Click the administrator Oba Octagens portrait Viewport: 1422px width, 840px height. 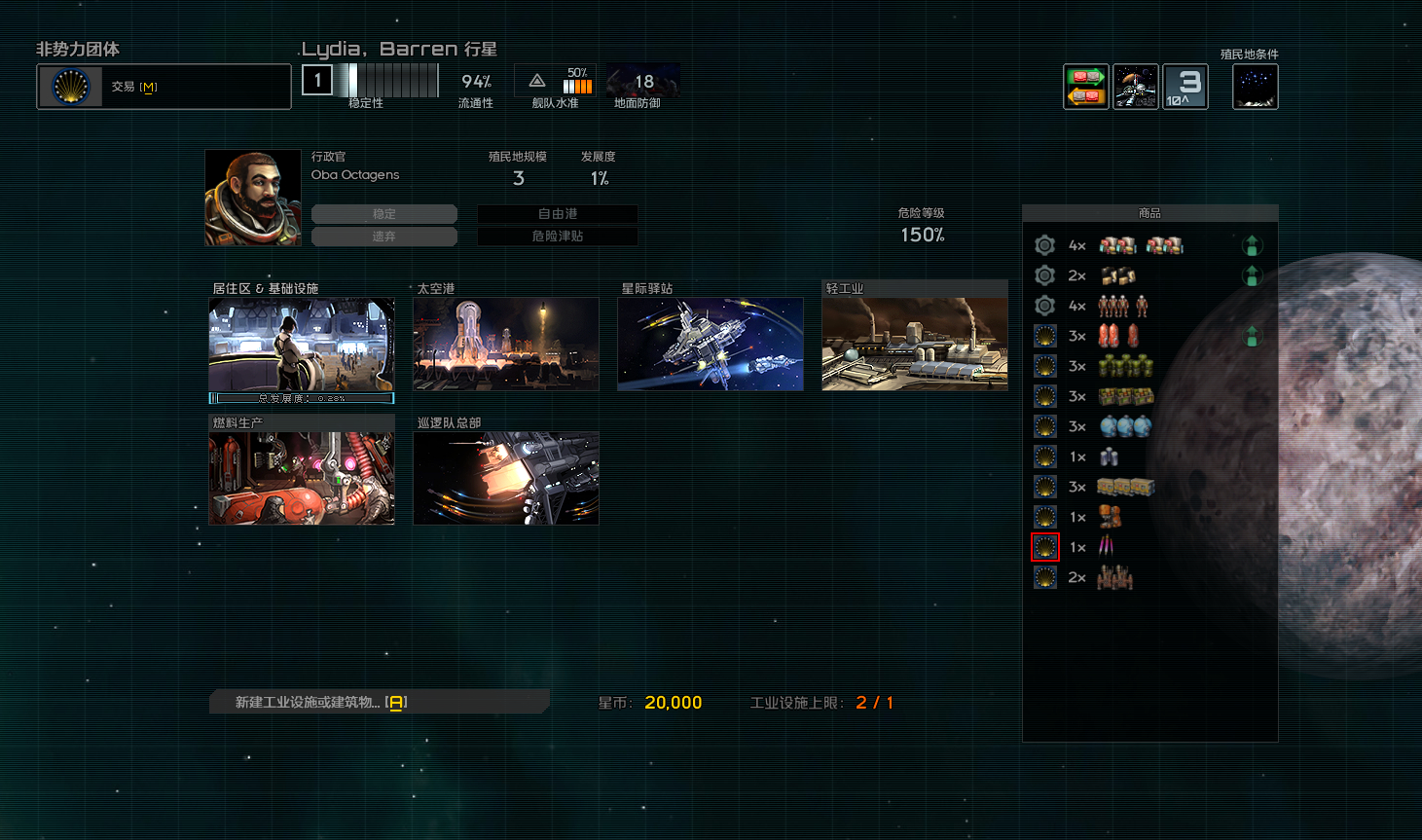(253, 198)
